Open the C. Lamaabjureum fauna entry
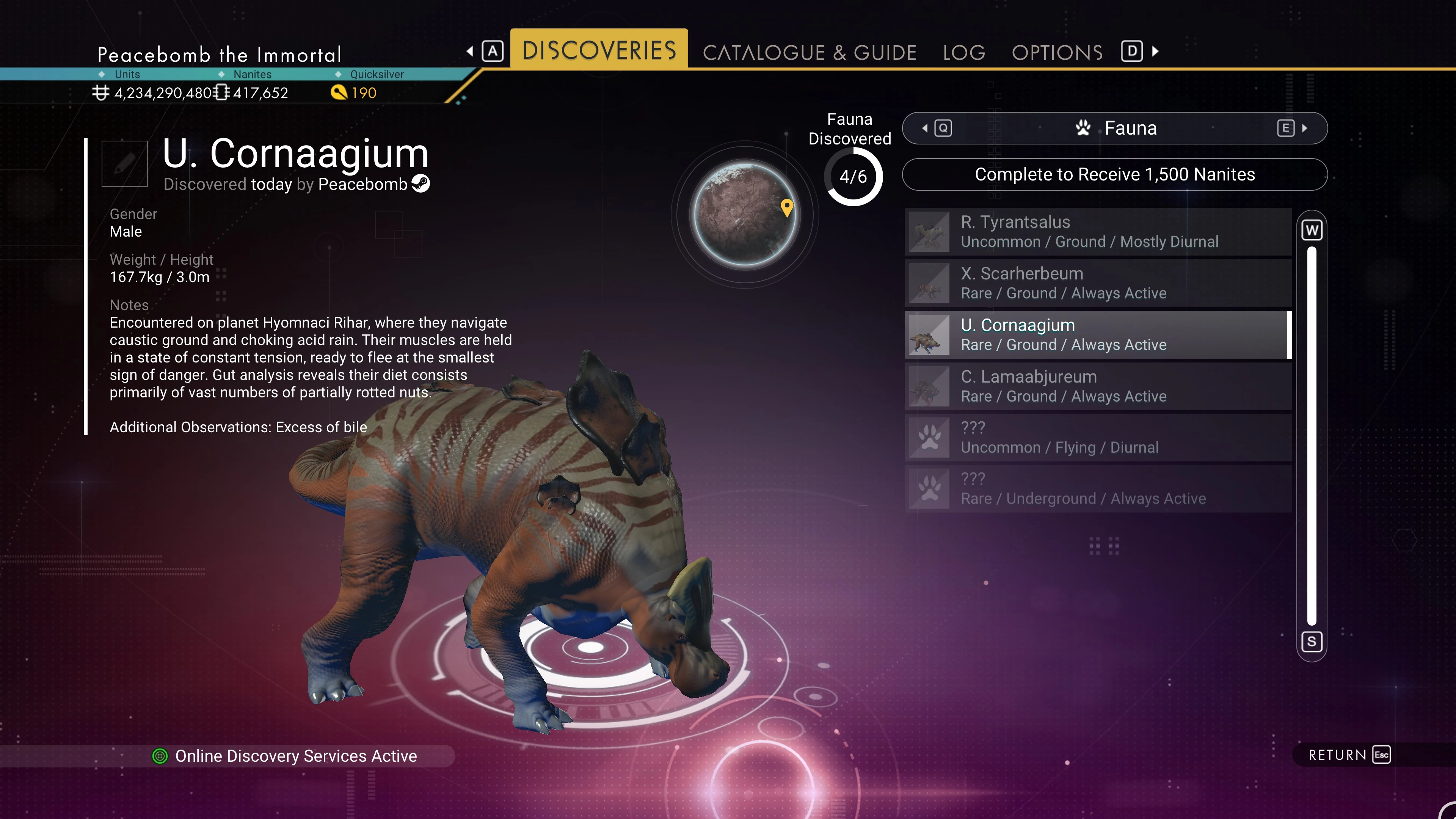 pyautogui.click(x=1098, y=386)
